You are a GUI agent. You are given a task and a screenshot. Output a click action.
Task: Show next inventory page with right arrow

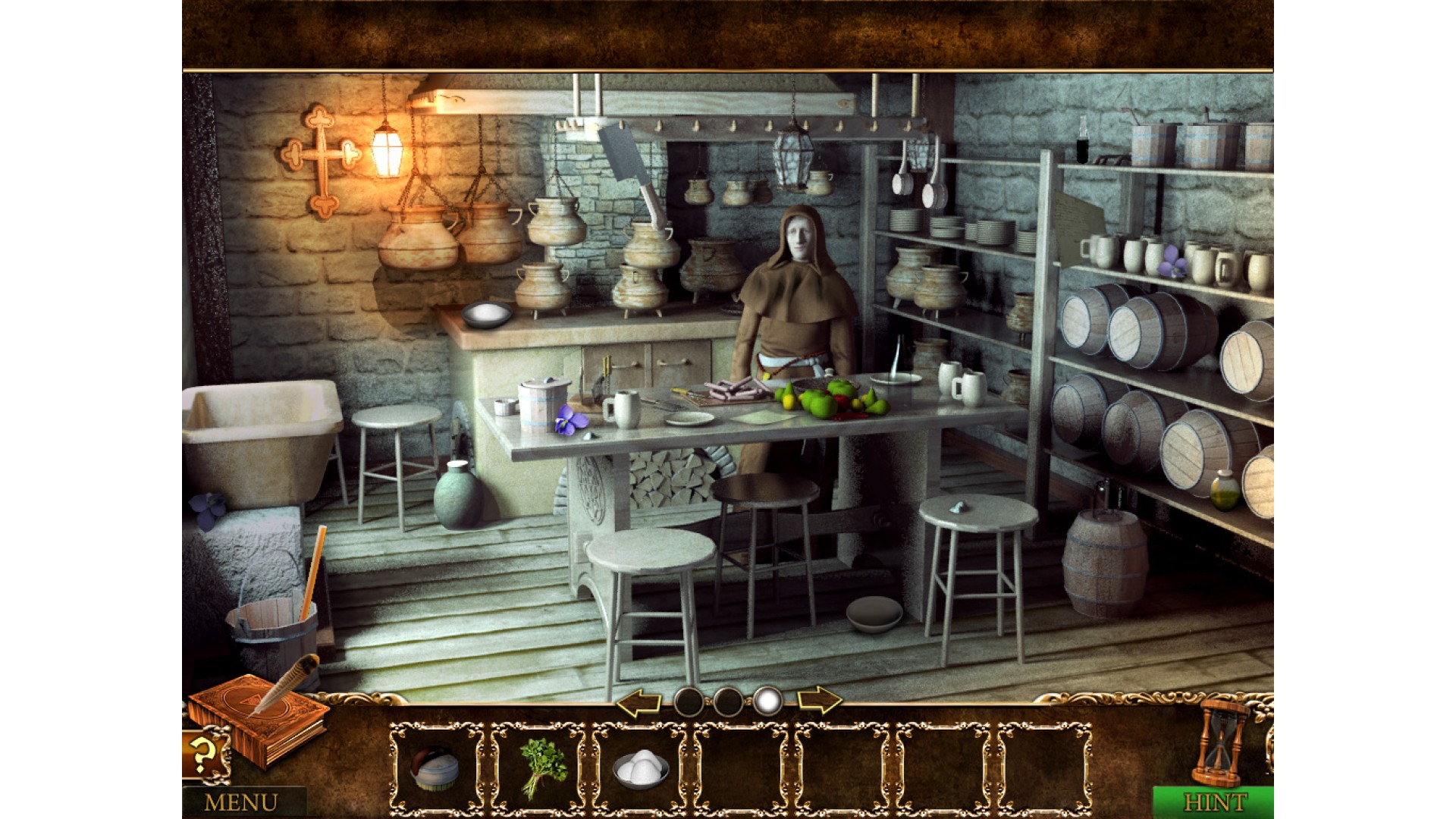[819, 701]
